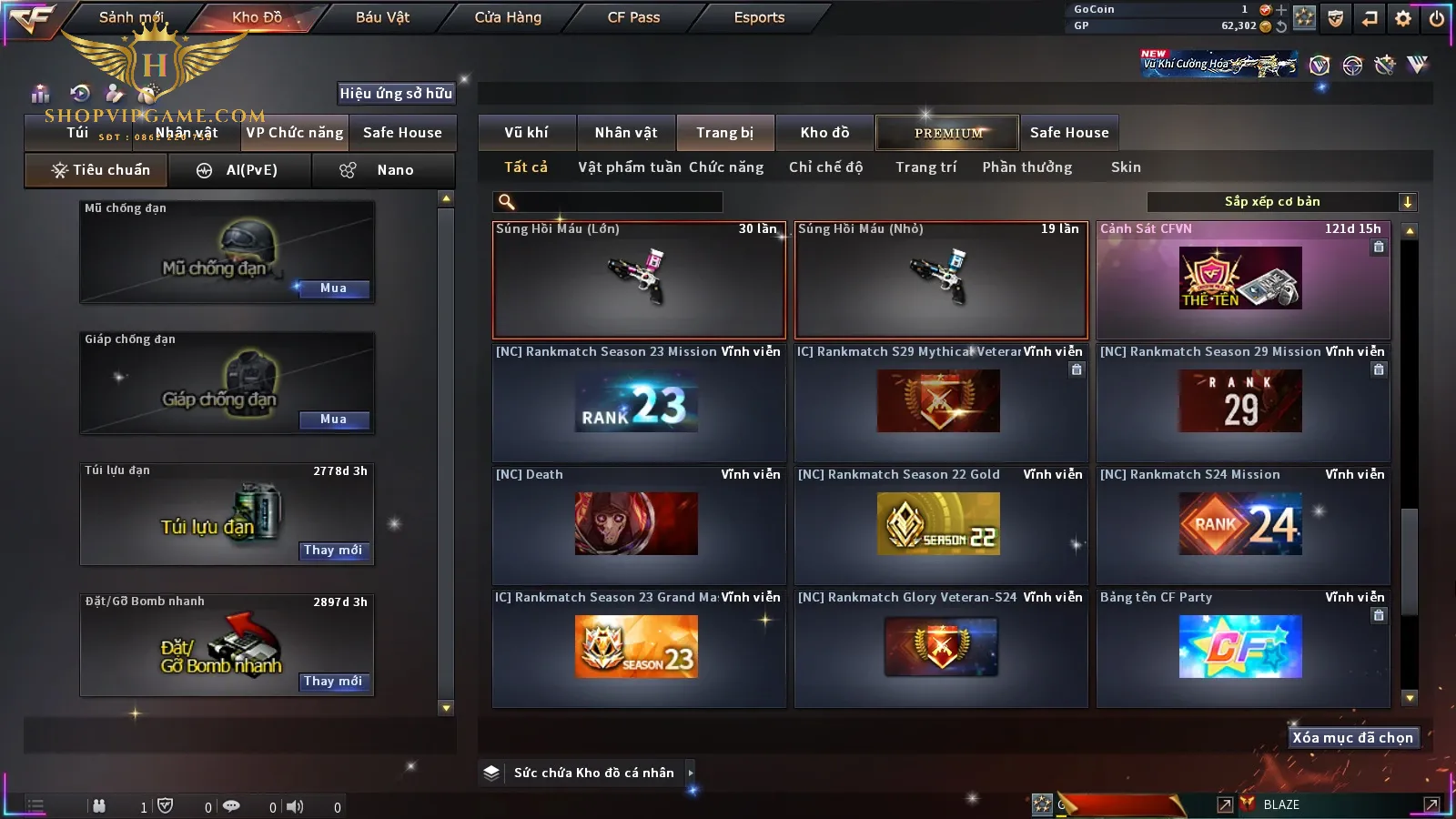Viewport: 1456px width, 819px height.
Task: Open the CF Pass menu
Action: click(633, 17)
